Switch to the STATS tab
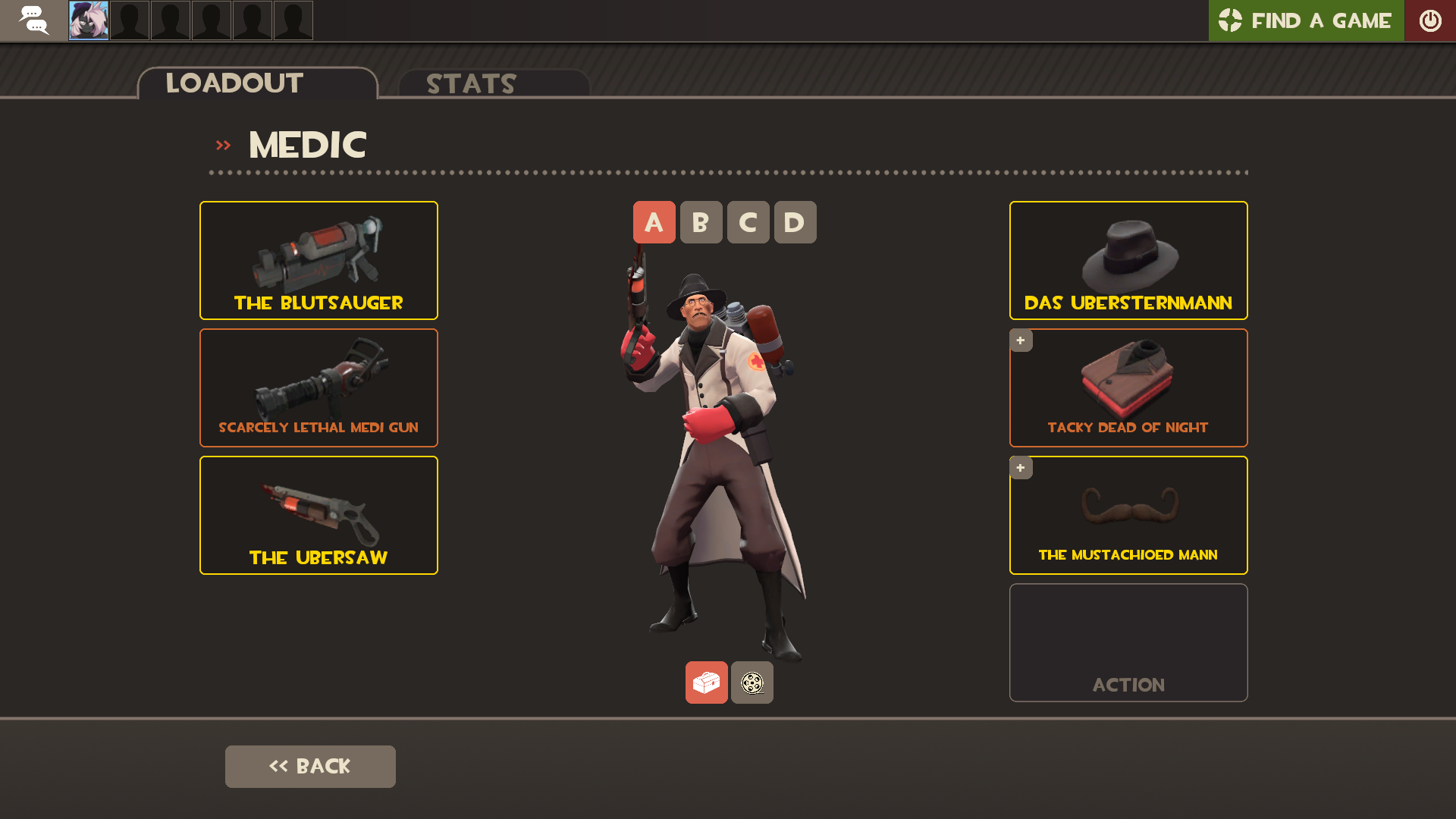This screenshot has height=819, width=1456. click(471, 83)
